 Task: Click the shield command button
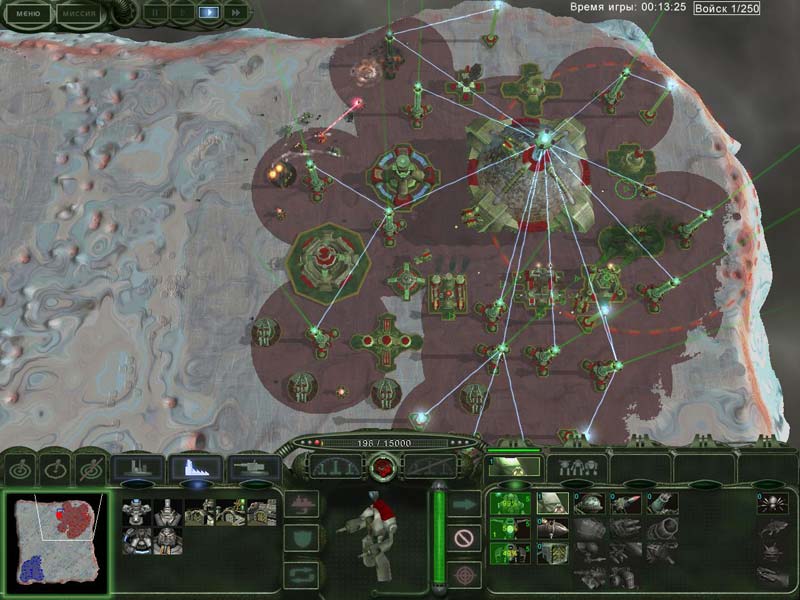tap(301, 539)
